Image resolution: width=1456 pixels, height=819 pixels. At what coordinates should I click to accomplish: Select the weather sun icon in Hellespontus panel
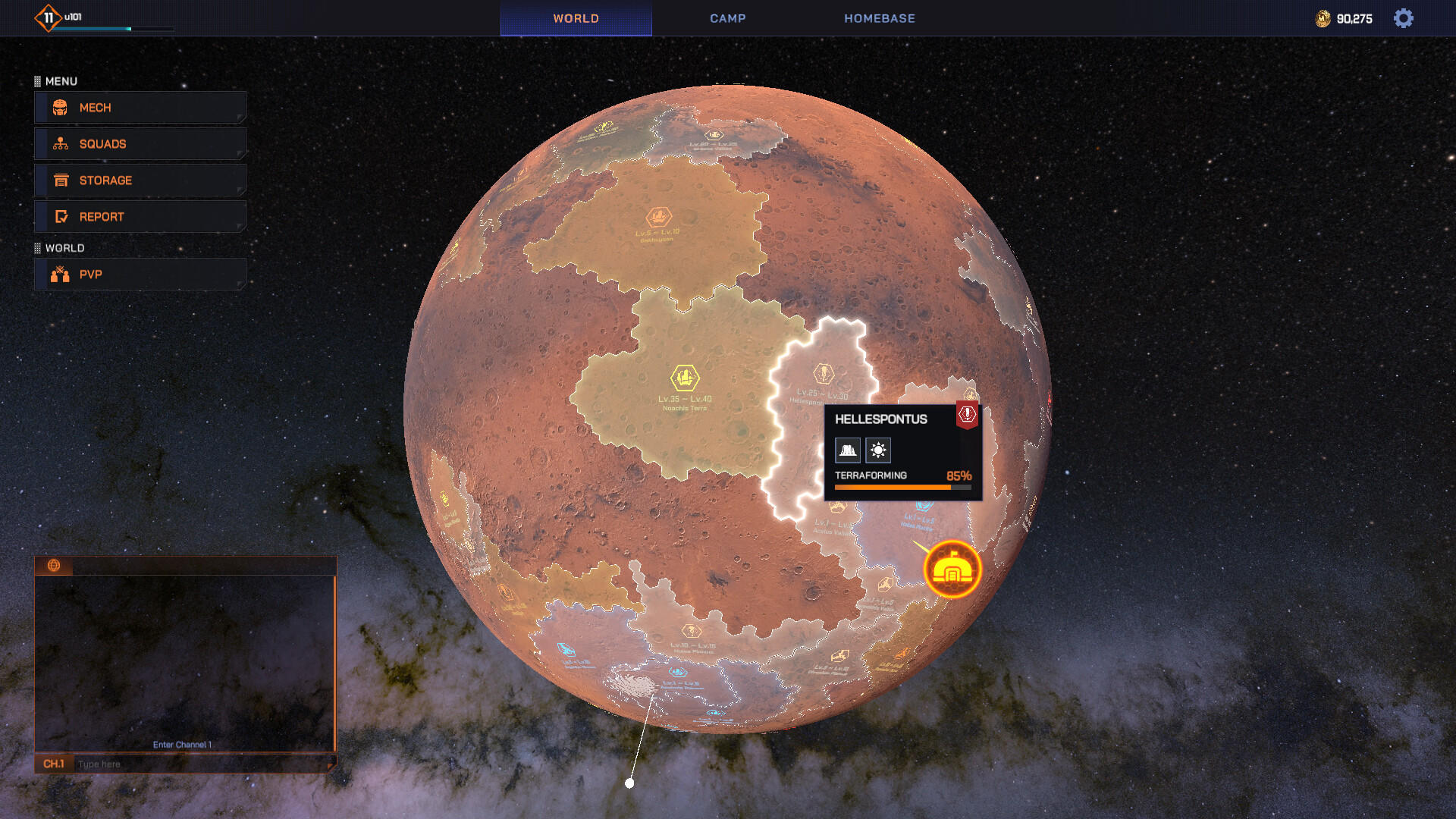tap(877, 450)
